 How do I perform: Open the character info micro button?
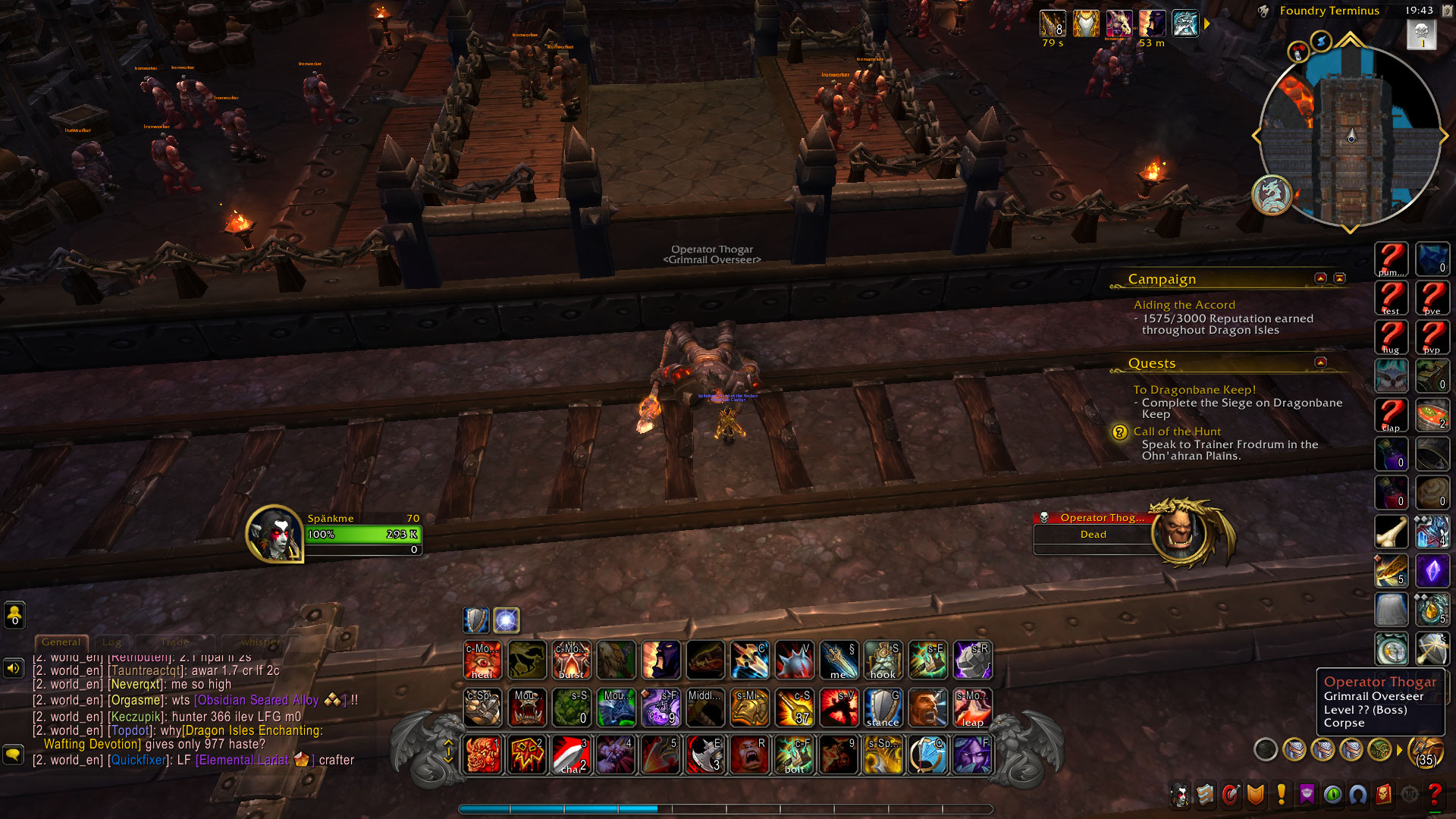click(1180, 795)
